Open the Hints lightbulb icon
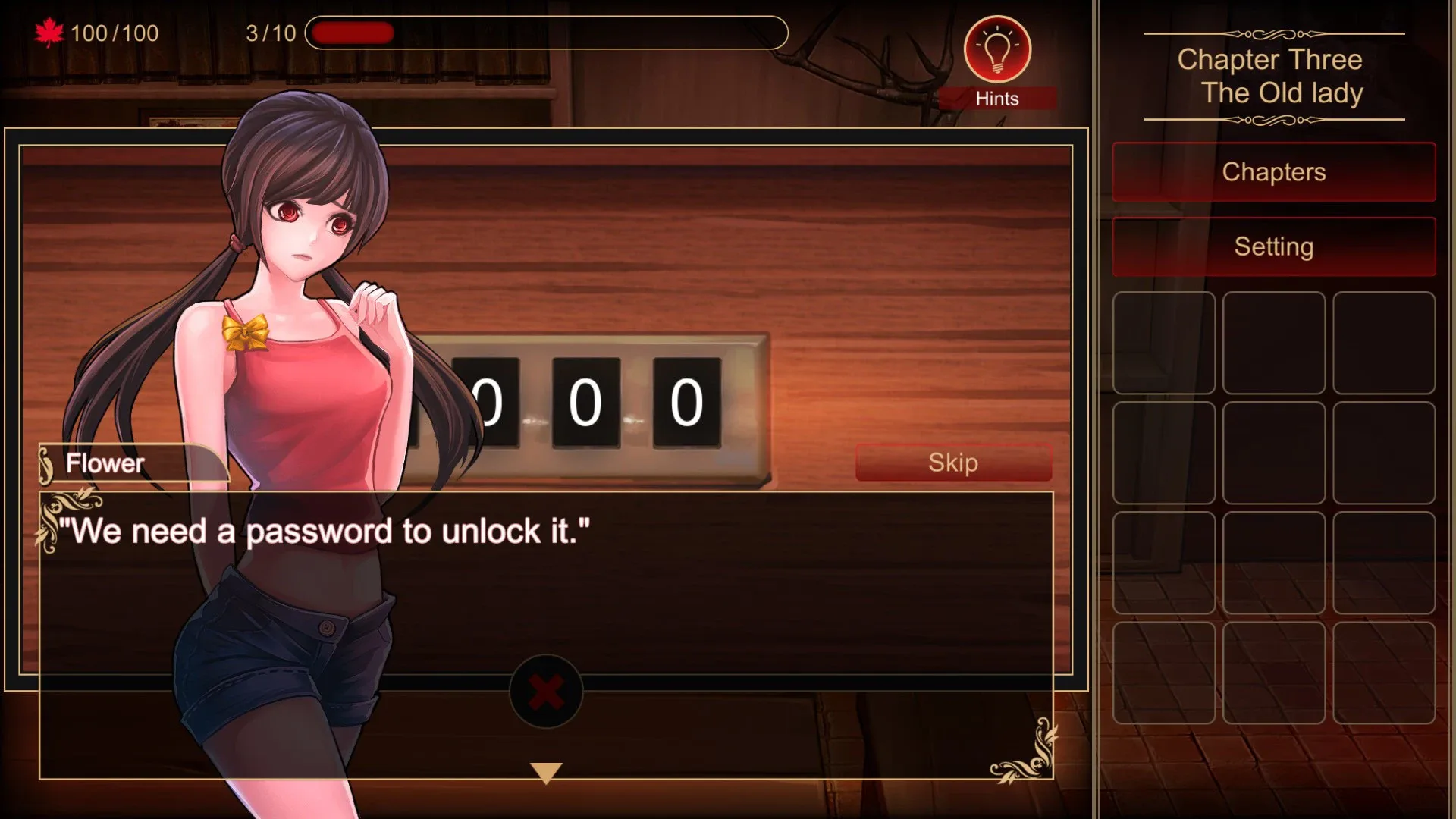1456x819 pixels. 997,49
